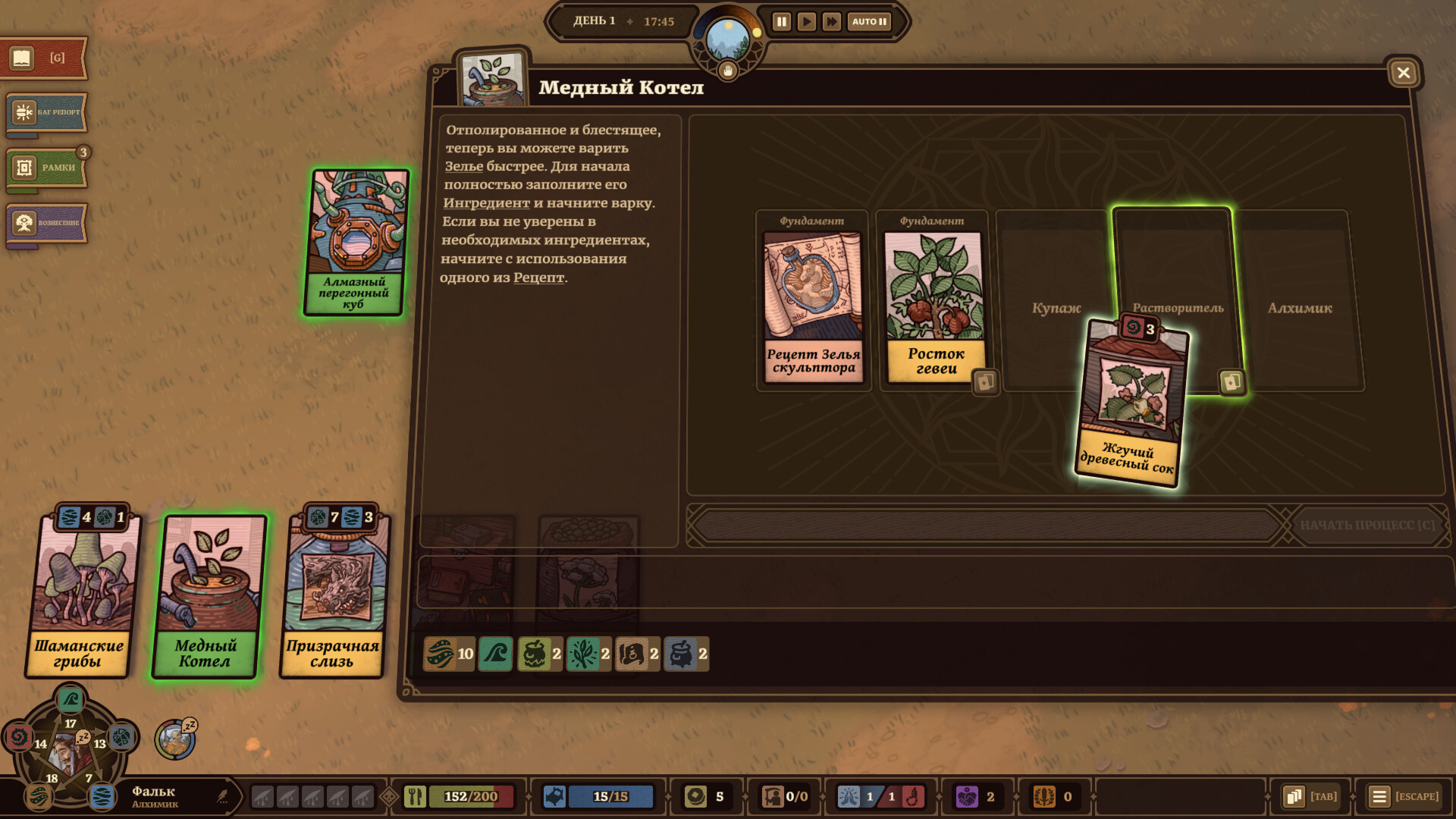Open the ВОЗНЕСЕНИЕ sidebar panel
The width and height of the screenshot is (1456, 819).
coord(47,224)
